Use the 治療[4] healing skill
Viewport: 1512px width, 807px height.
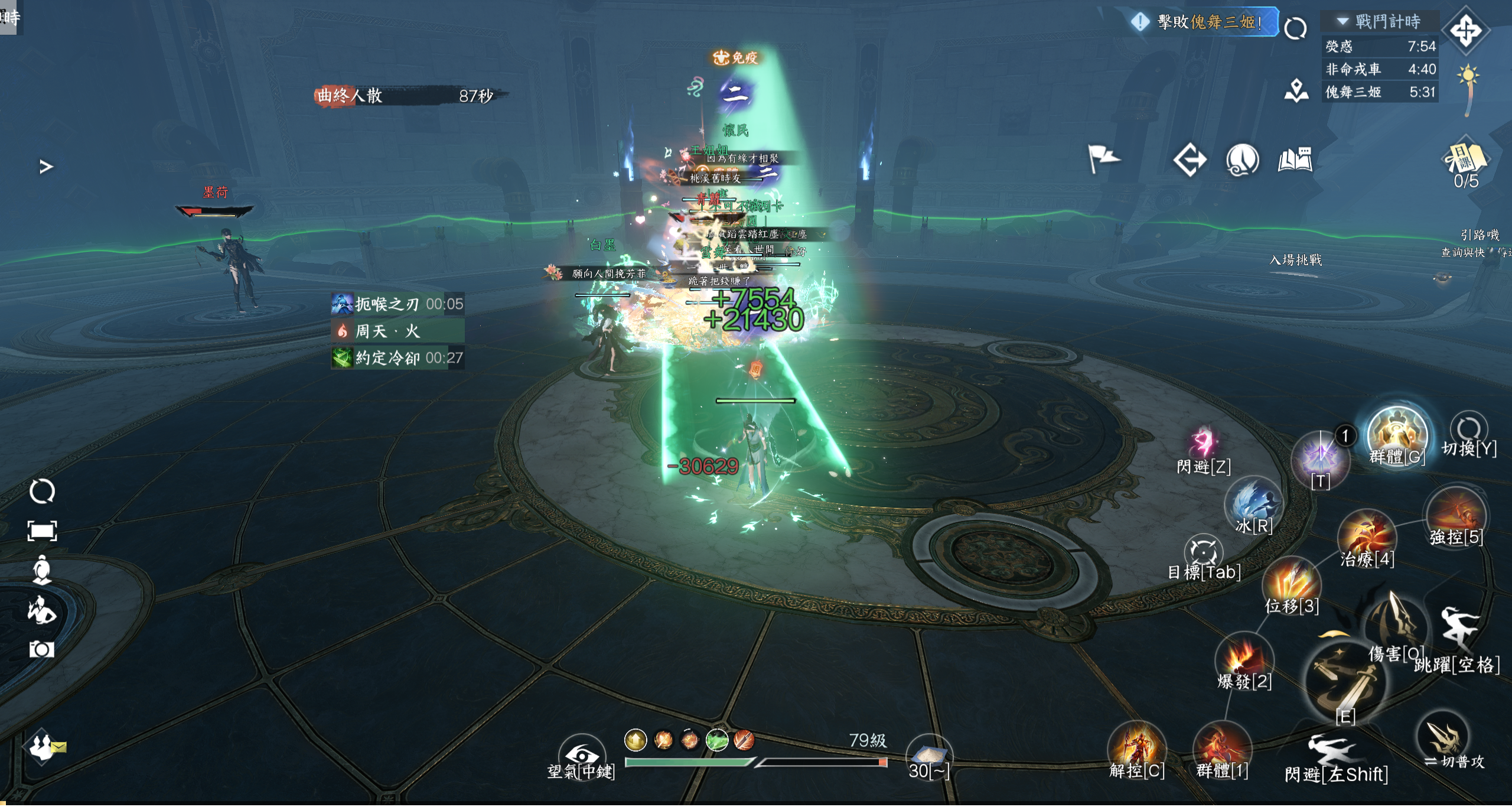1367,536
